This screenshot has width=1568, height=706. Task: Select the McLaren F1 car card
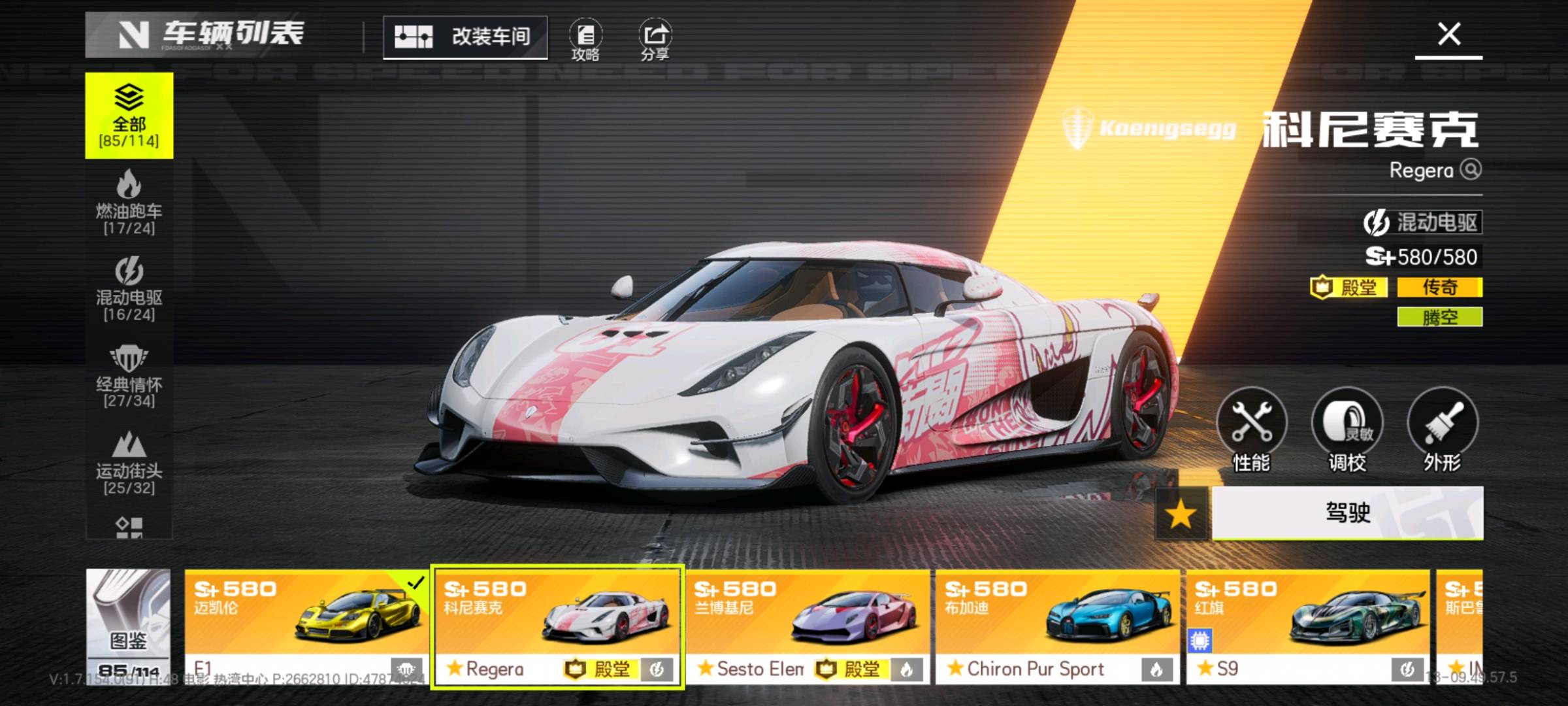[306, 626]
